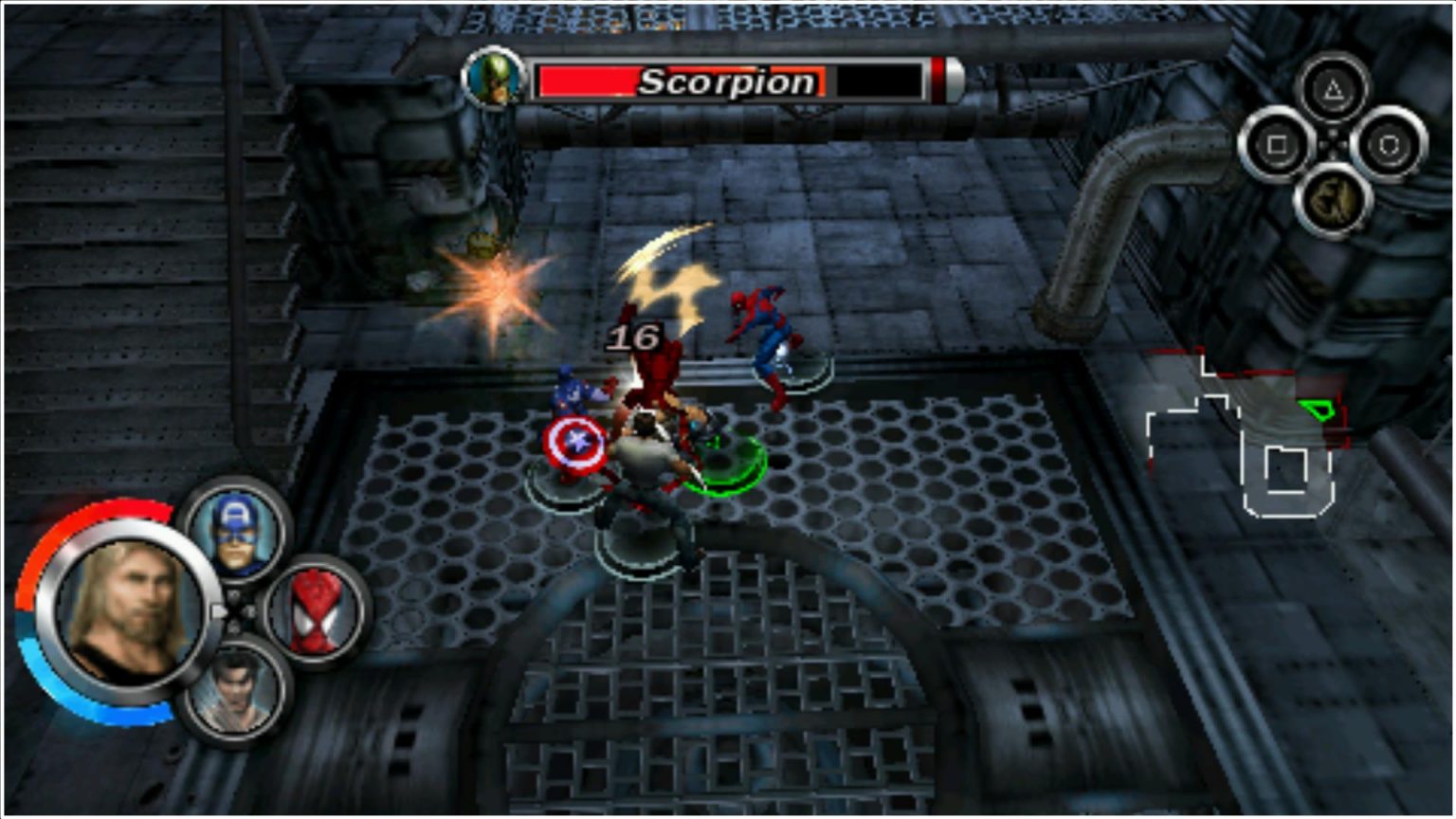The height and width of the screenshot is (819, 1456).
Task: Click the Scorpion portrait beside the boss bar
Action: point(493,80)
